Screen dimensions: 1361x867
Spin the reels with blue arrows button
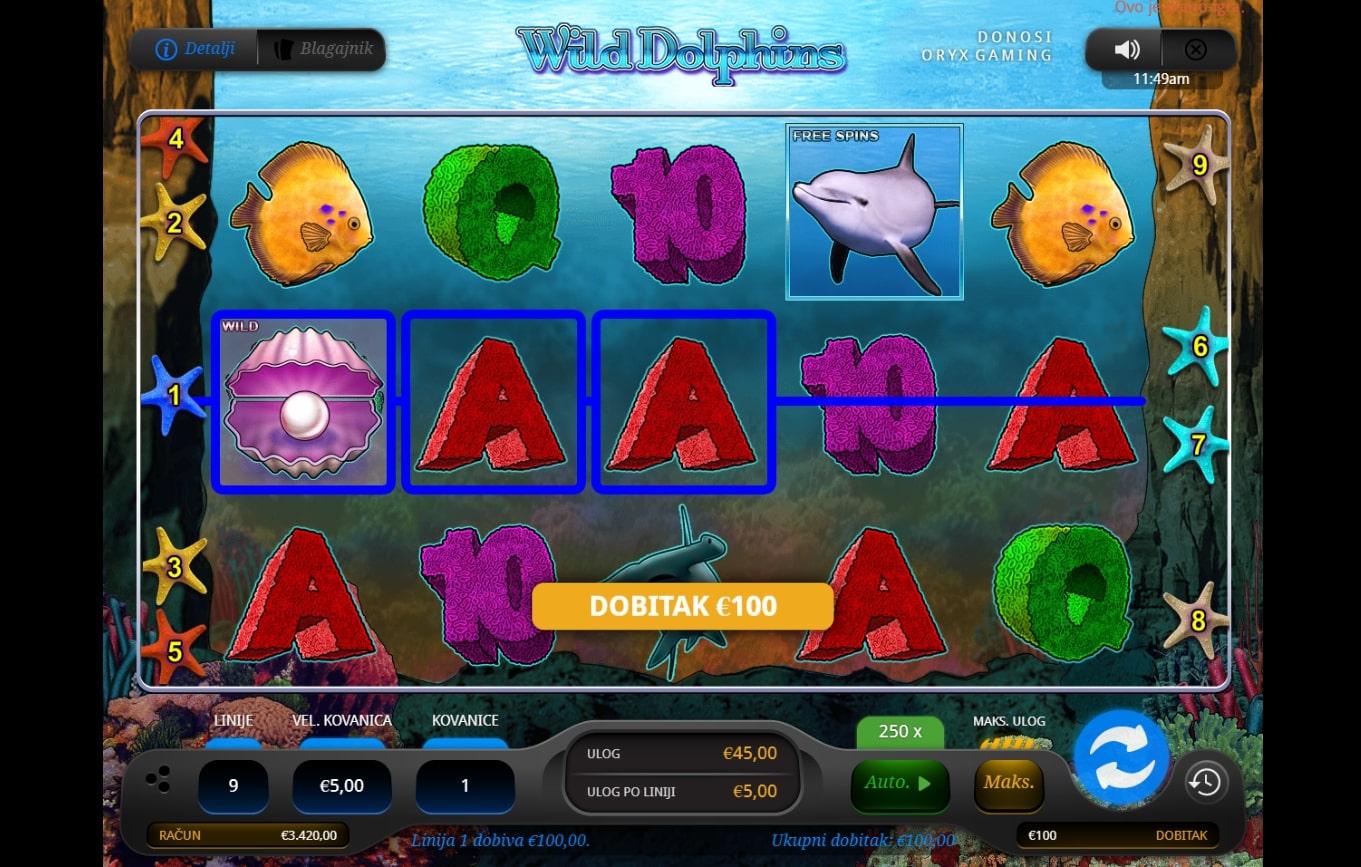[1121, 757]
